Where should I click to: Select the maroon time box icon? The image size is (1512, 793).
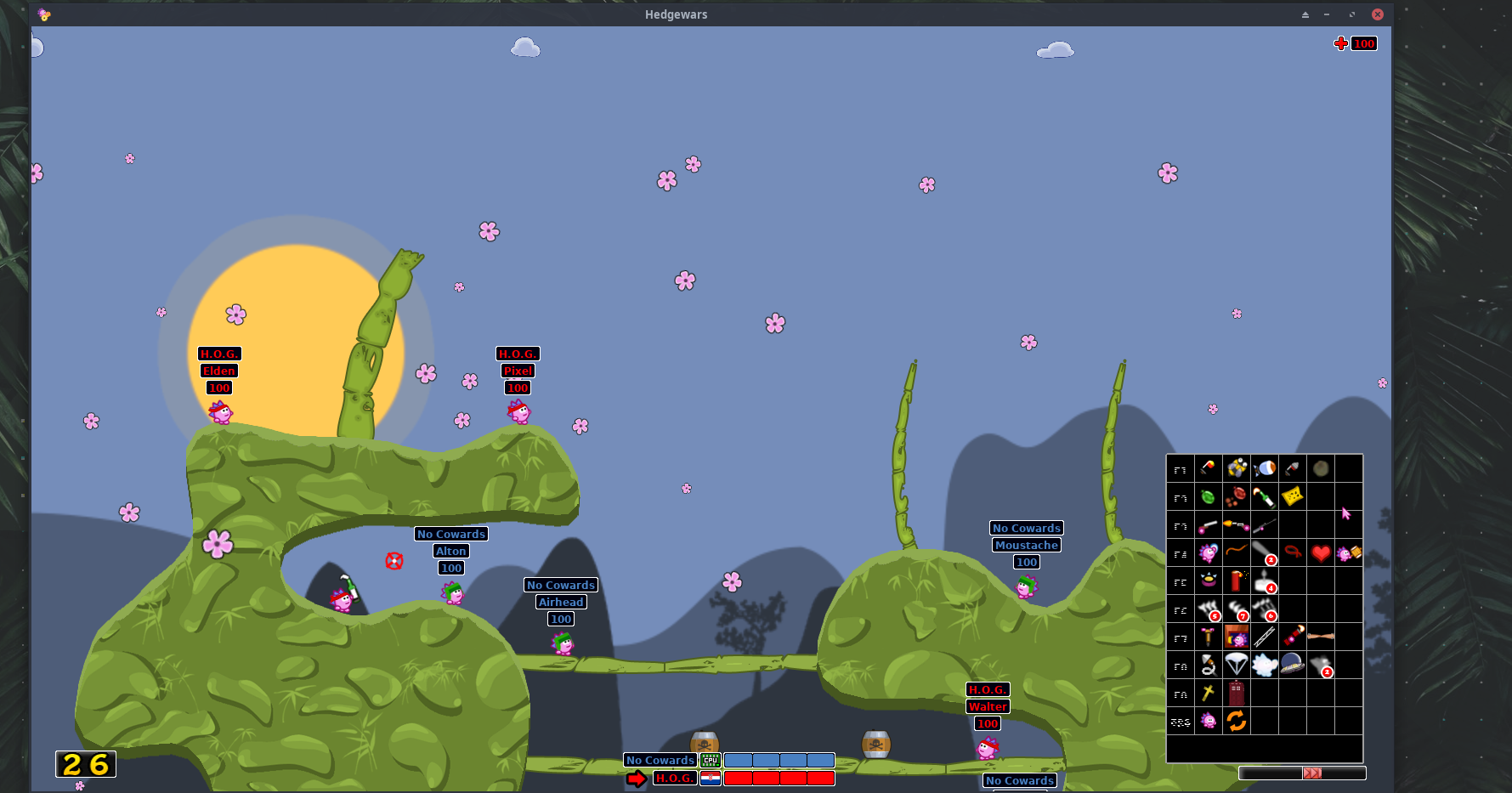point(1236,693)
